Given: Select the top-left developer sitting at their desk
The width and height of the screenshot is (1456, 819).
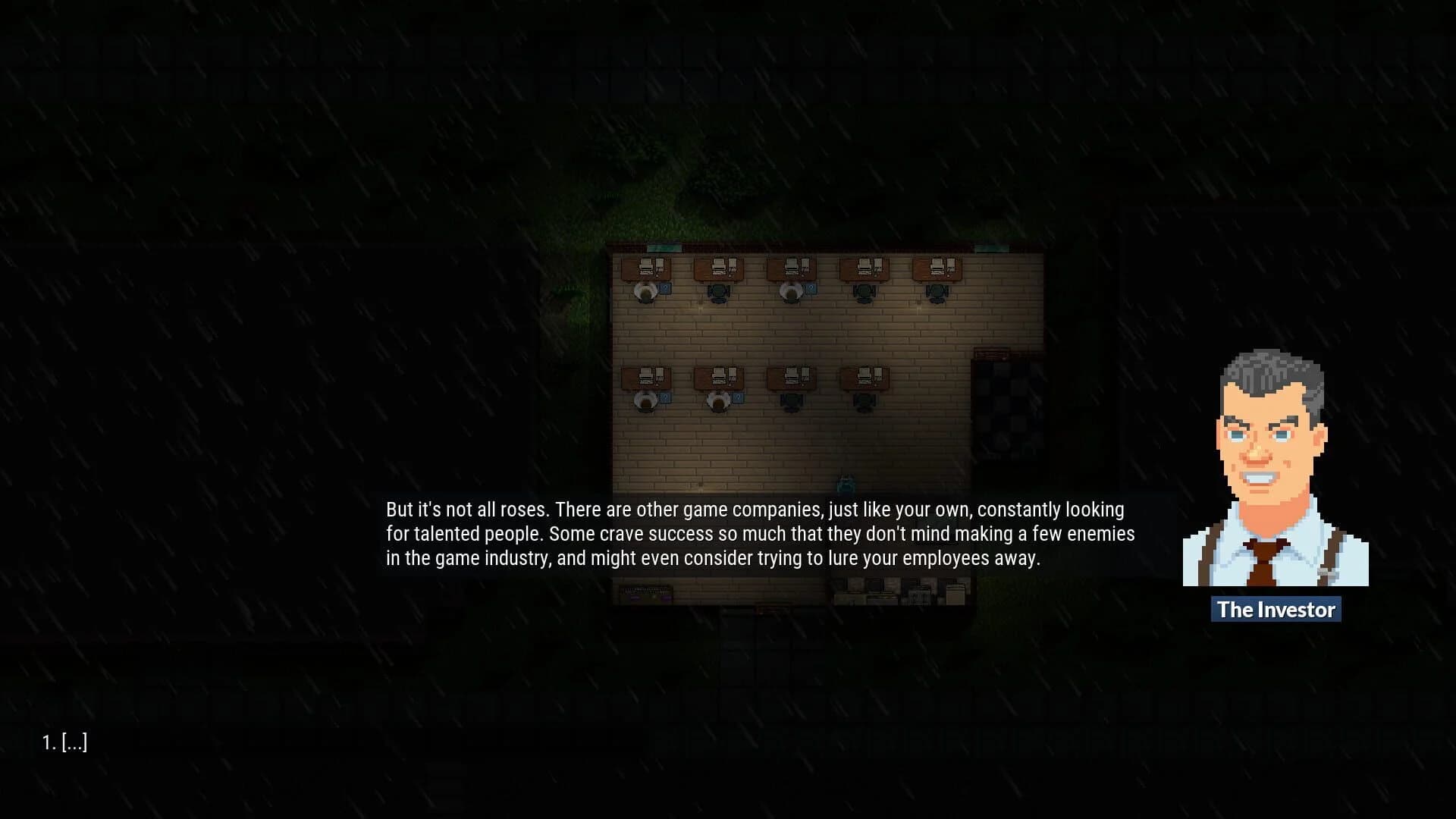Looking at the screenshot, I should click(646, 291).
